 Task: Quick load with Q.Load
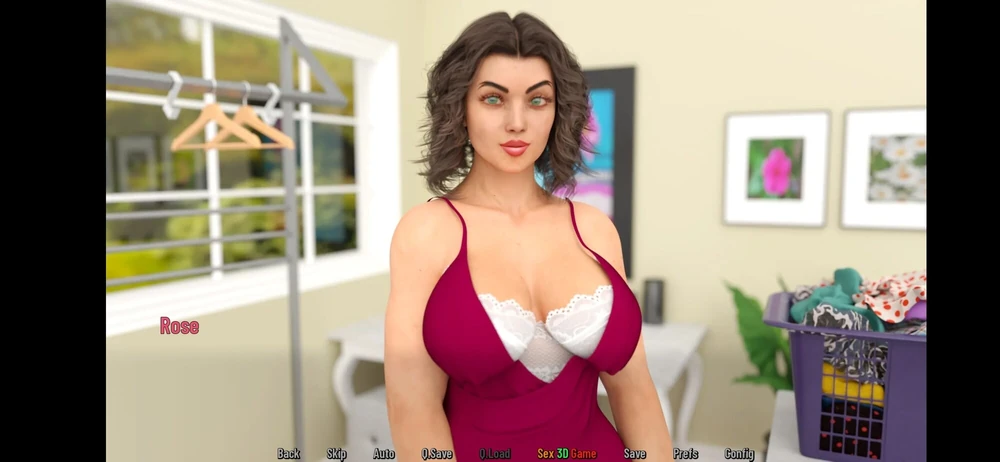[x=495, y=454]
